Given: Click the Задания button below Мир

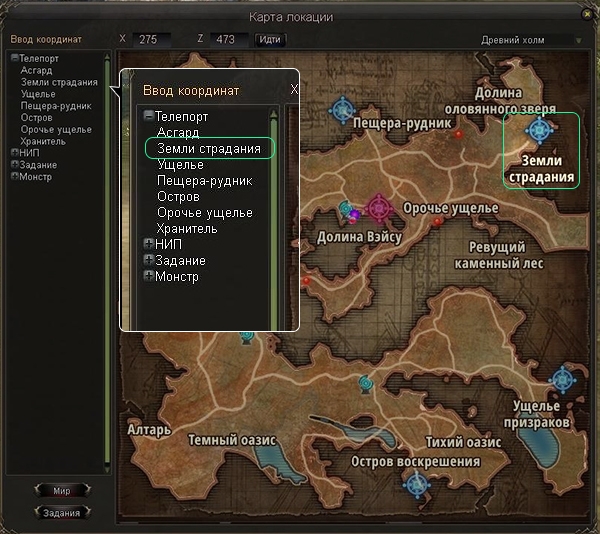Looking at the screenshot, I should click(61, 512).
